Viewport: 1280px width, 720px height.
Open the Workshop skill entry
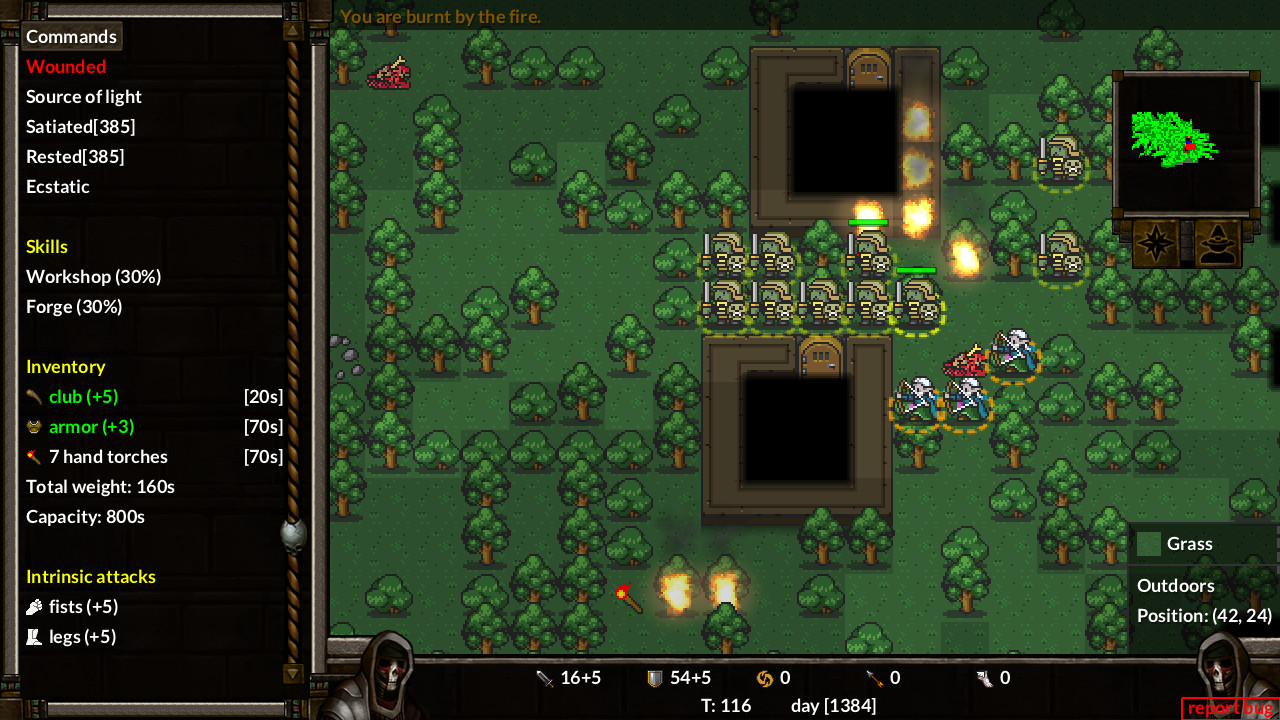pyautogui.click(x=93, y=276)
